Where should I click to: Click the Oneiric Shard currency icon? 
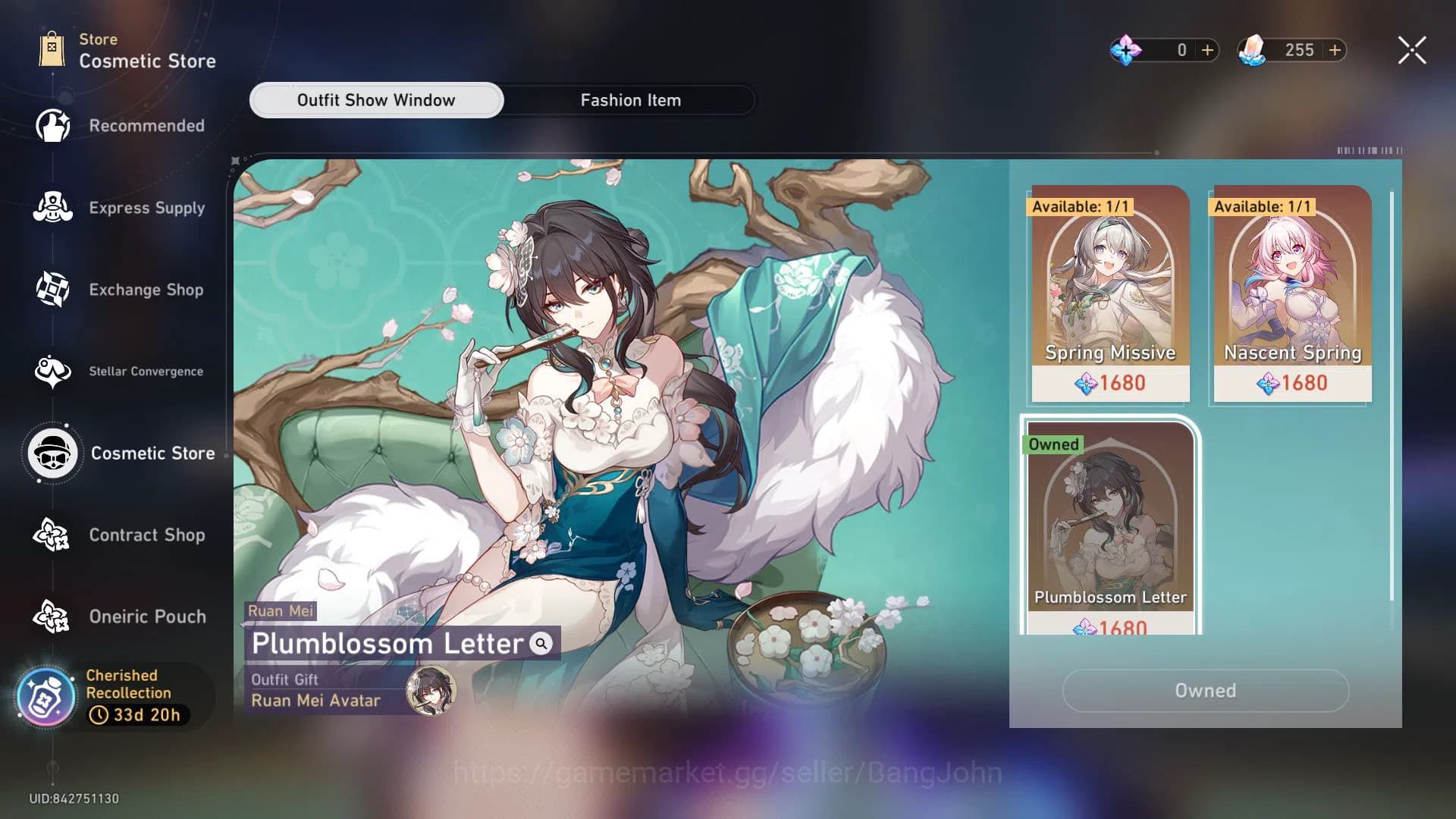(1125, 50)
